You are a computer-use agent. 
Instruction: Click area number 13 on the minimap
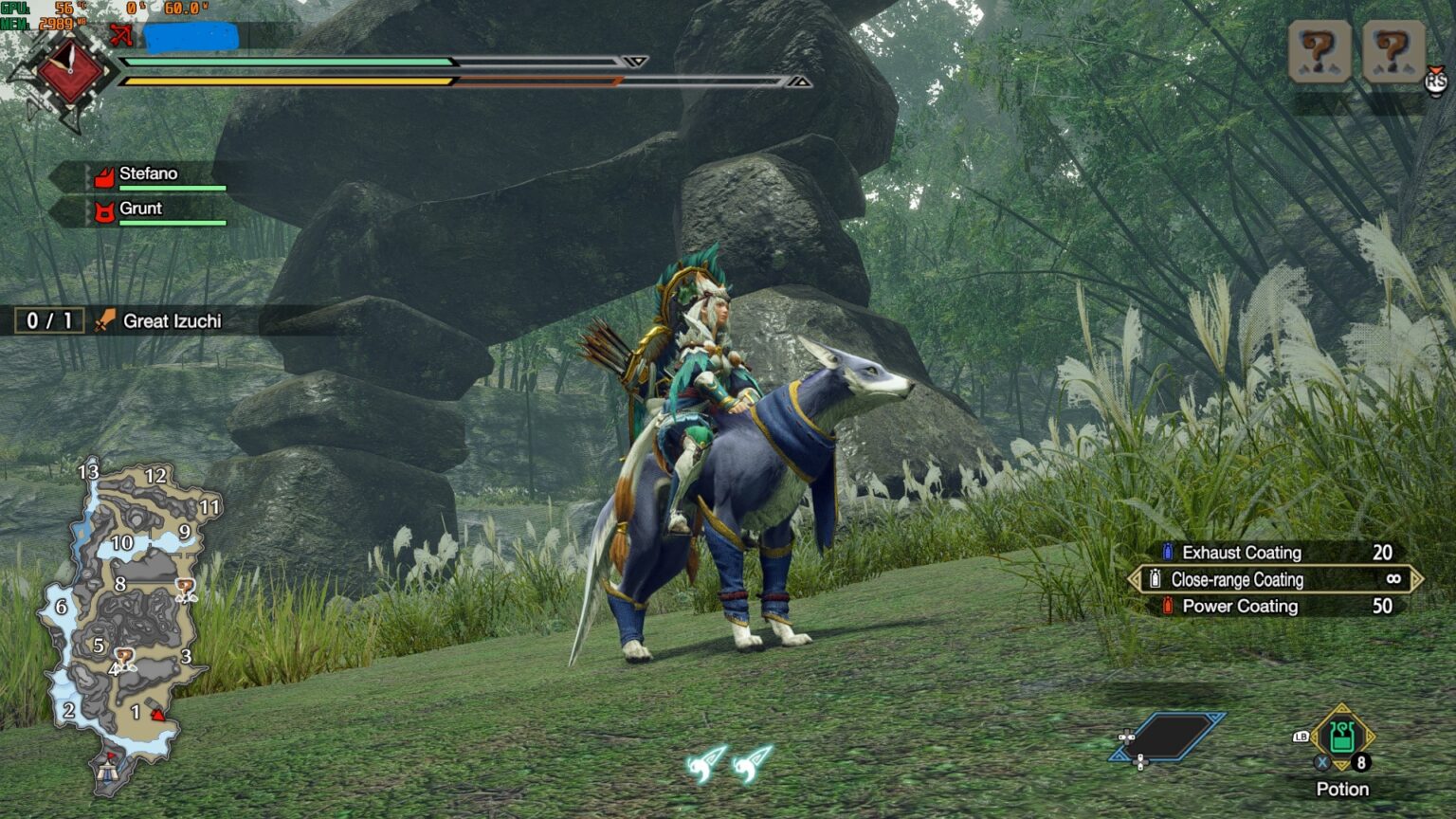pyautogui.click(x=87, y=471)
